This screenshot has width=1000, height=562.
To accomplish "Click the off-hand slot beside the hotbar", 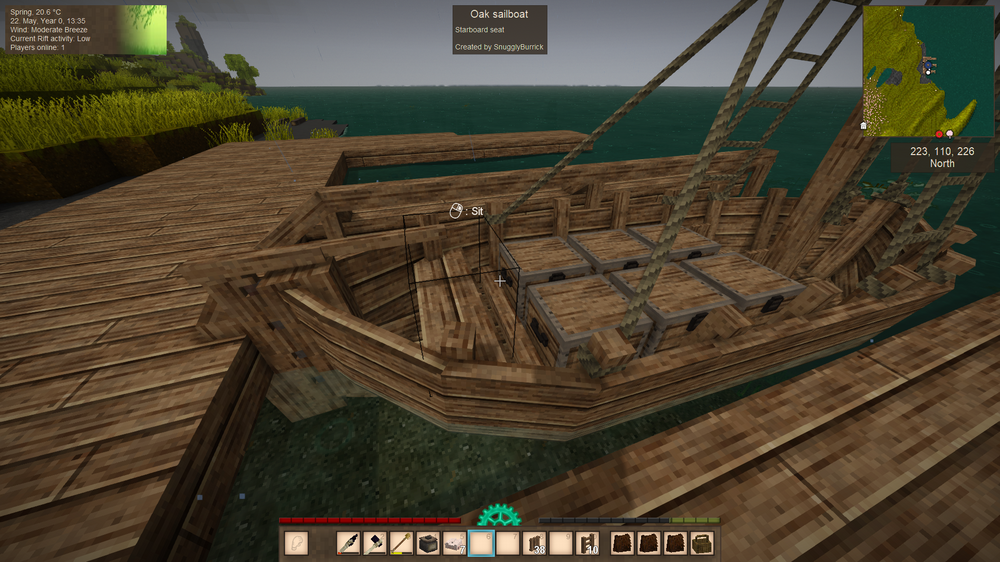I will [296, 544].
